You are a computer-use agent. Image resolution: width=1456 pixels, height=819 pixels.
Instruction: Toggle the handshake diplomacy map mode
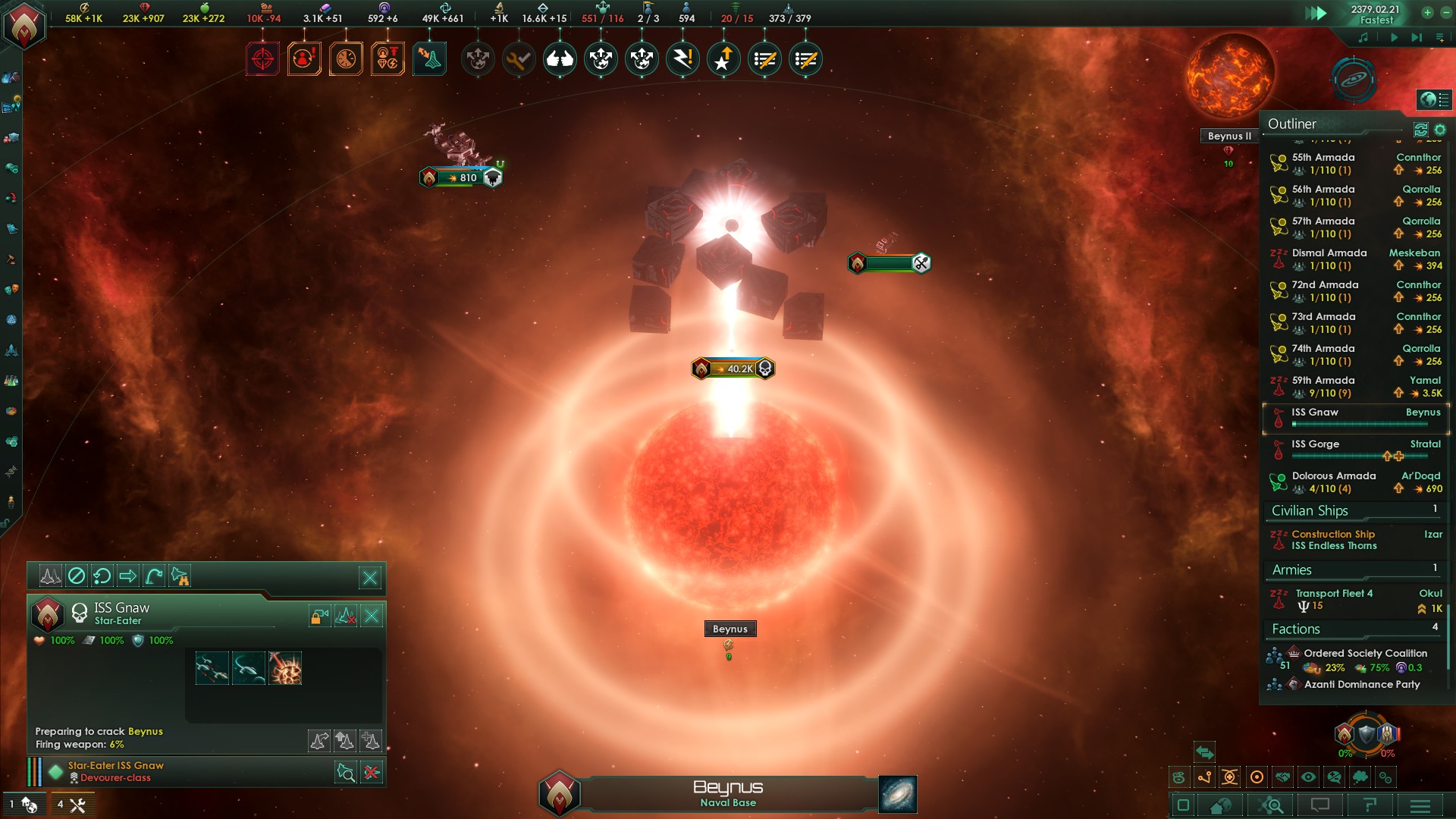click(1282, 777)
